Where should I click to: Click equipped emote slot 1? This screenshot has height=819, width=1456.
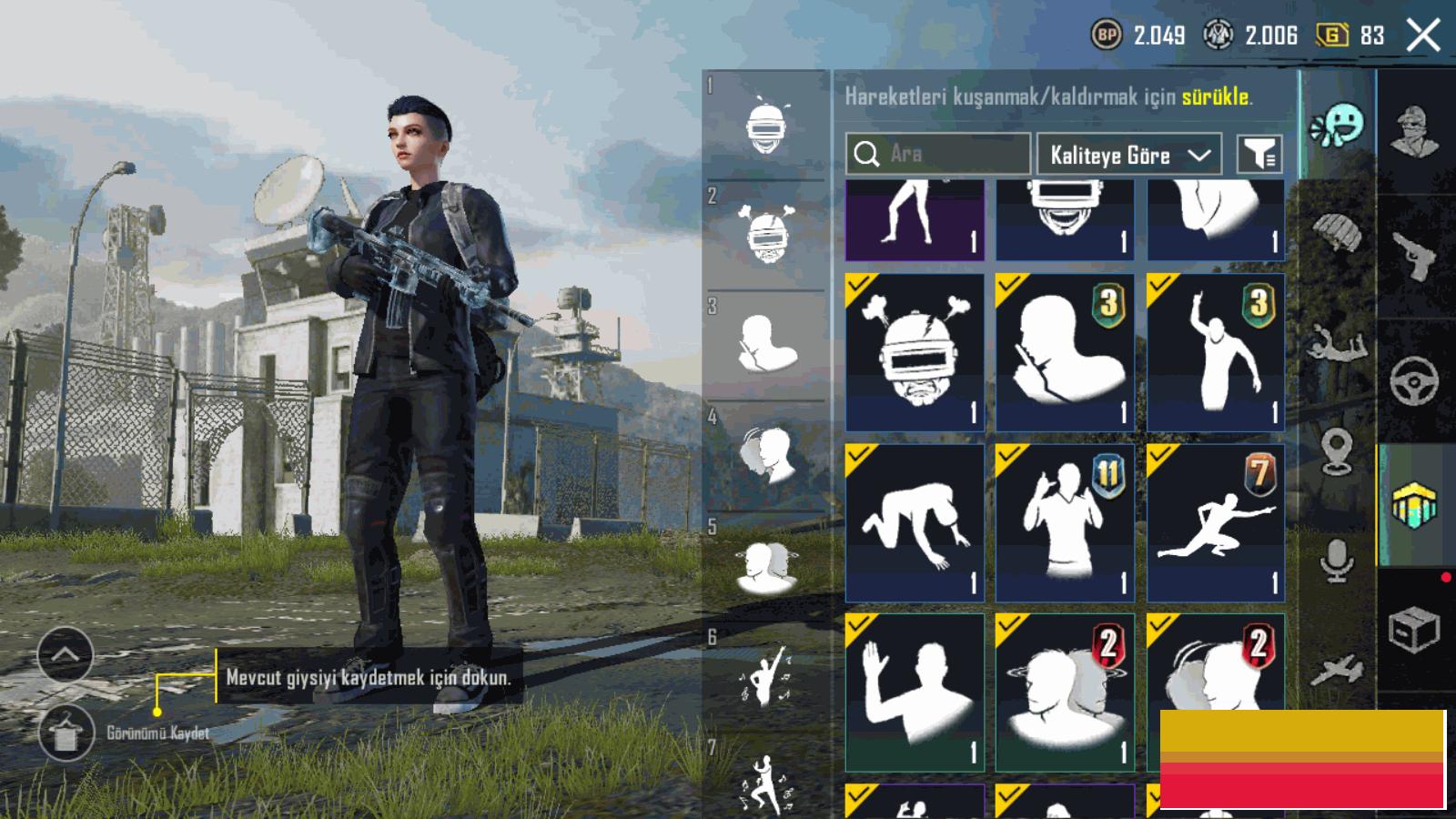click(x=766, y=126)
